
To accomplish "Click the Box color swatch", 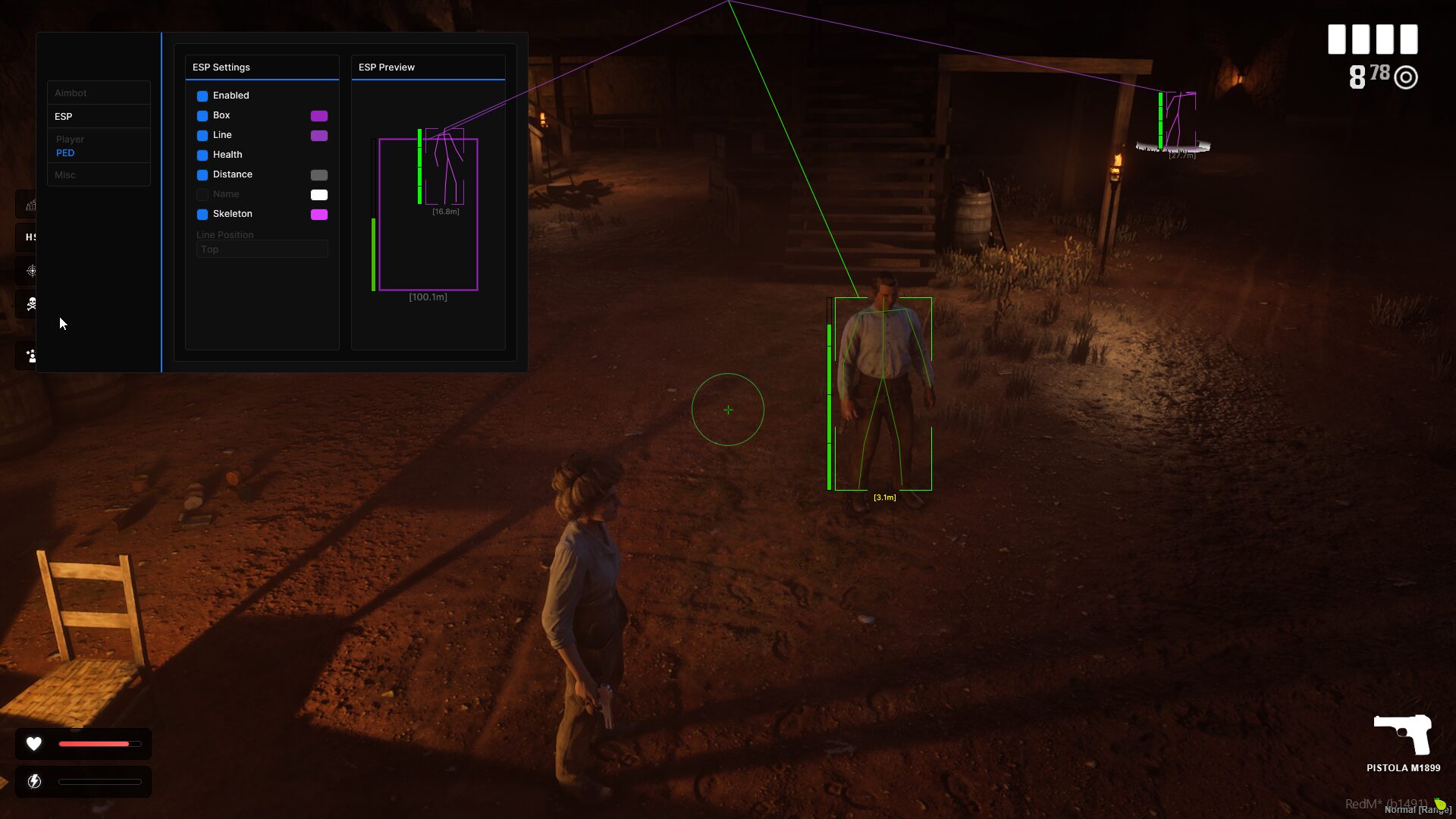I will point(319,116).
